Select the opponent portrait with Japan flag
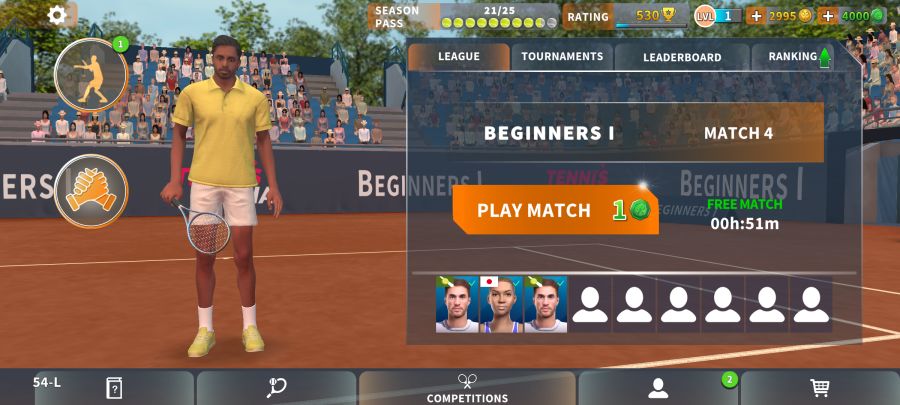900x405 pixels. [502, 304]
